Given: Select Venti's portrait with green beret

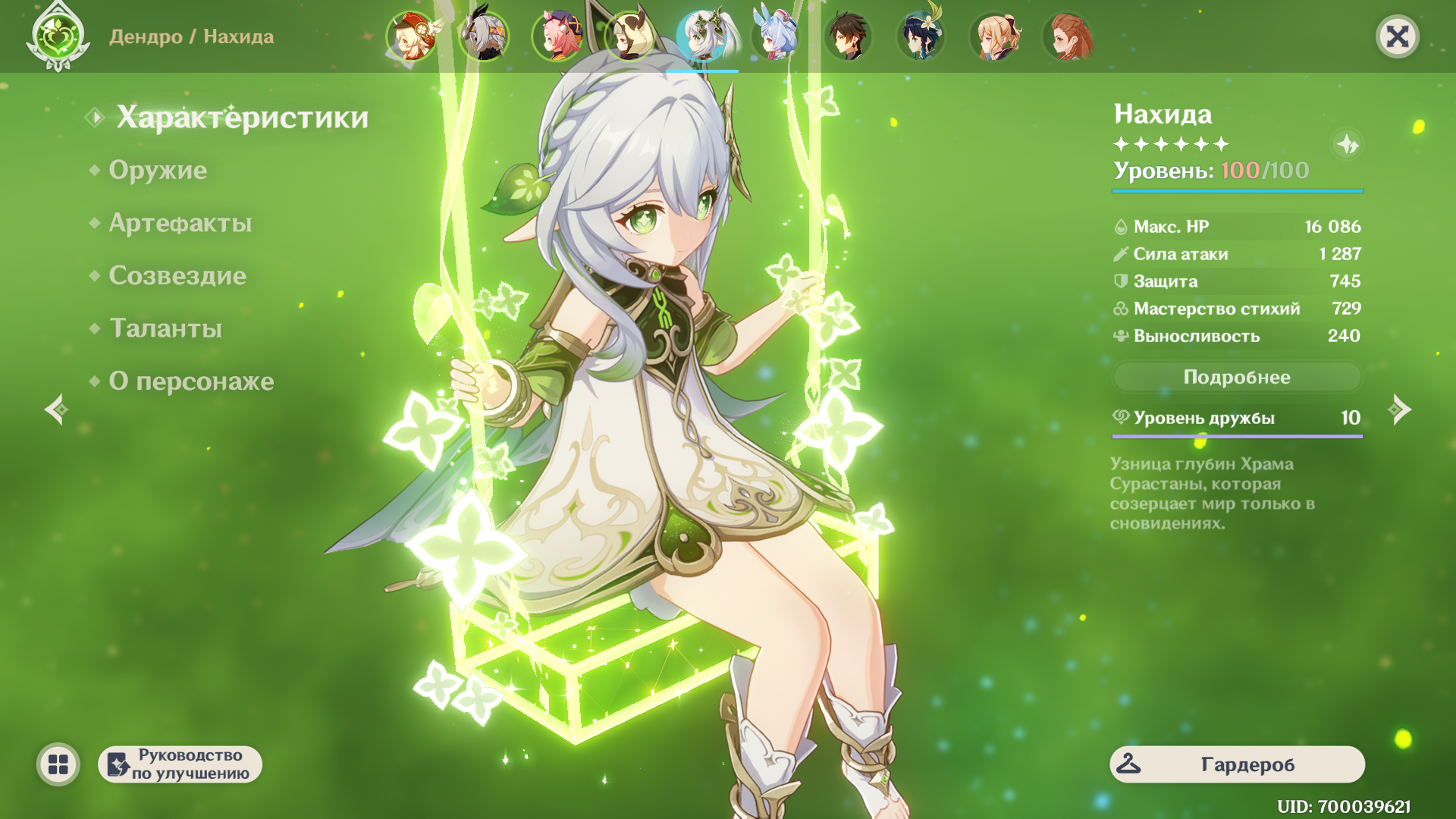Looking at the screenshot, I should pyautogui.click(x=921, y=36).
